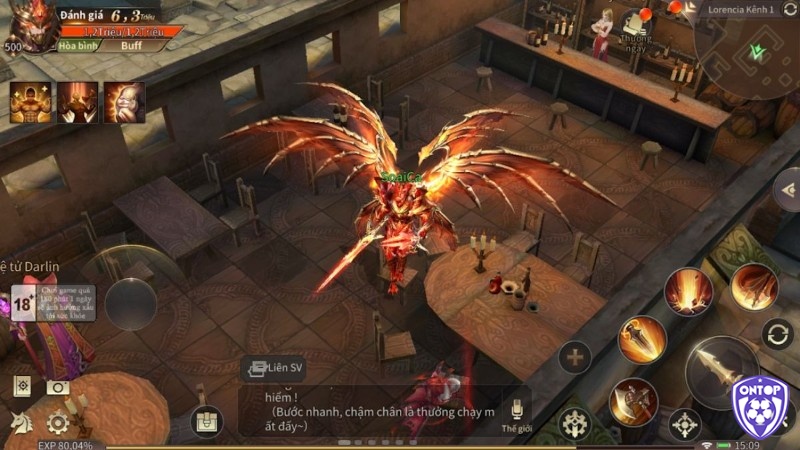Screen dimensions: 800x450
Task: Cast the ground explosion skill
Action: click(x=689, y=294)
